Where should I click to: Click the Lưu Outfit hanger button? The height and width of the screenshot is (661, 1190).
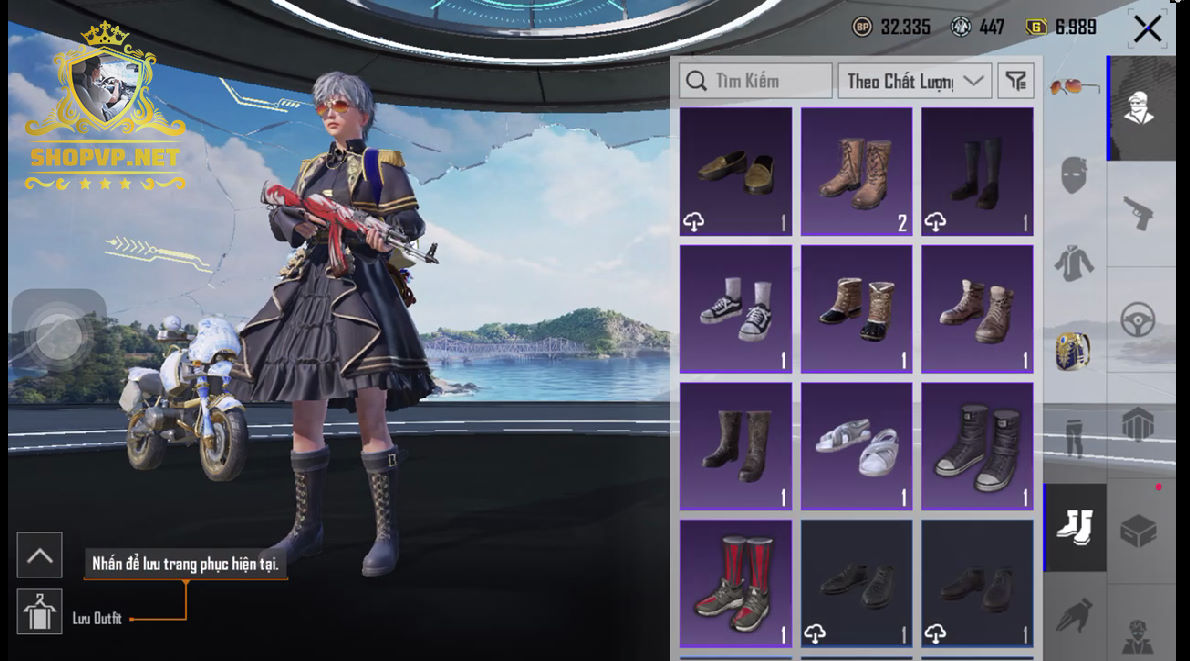pyautogui.click(x=40, y=612)
